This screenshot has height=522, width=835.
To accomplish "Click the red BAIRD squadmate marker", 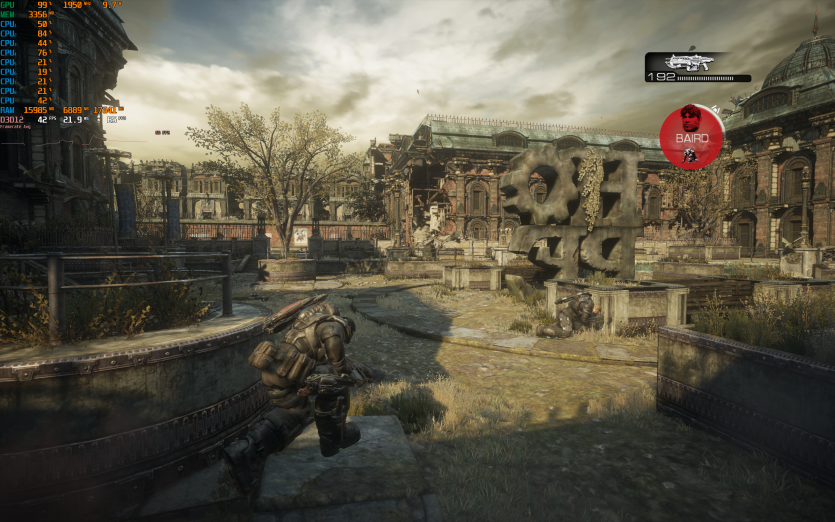I will click(x=691, y=136).
